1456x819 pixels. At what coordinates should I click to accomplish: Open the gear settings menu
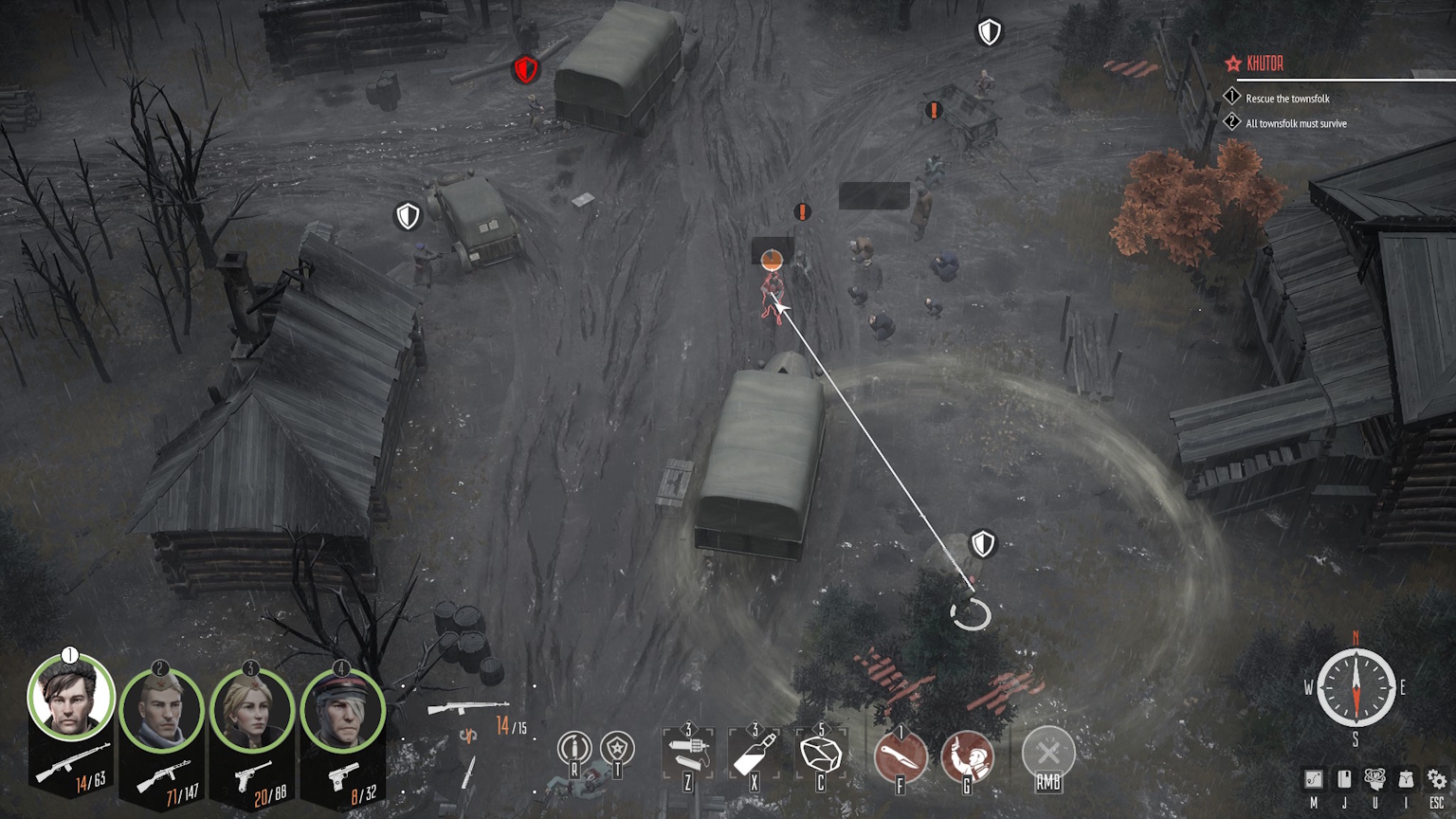pos(1437,779)
